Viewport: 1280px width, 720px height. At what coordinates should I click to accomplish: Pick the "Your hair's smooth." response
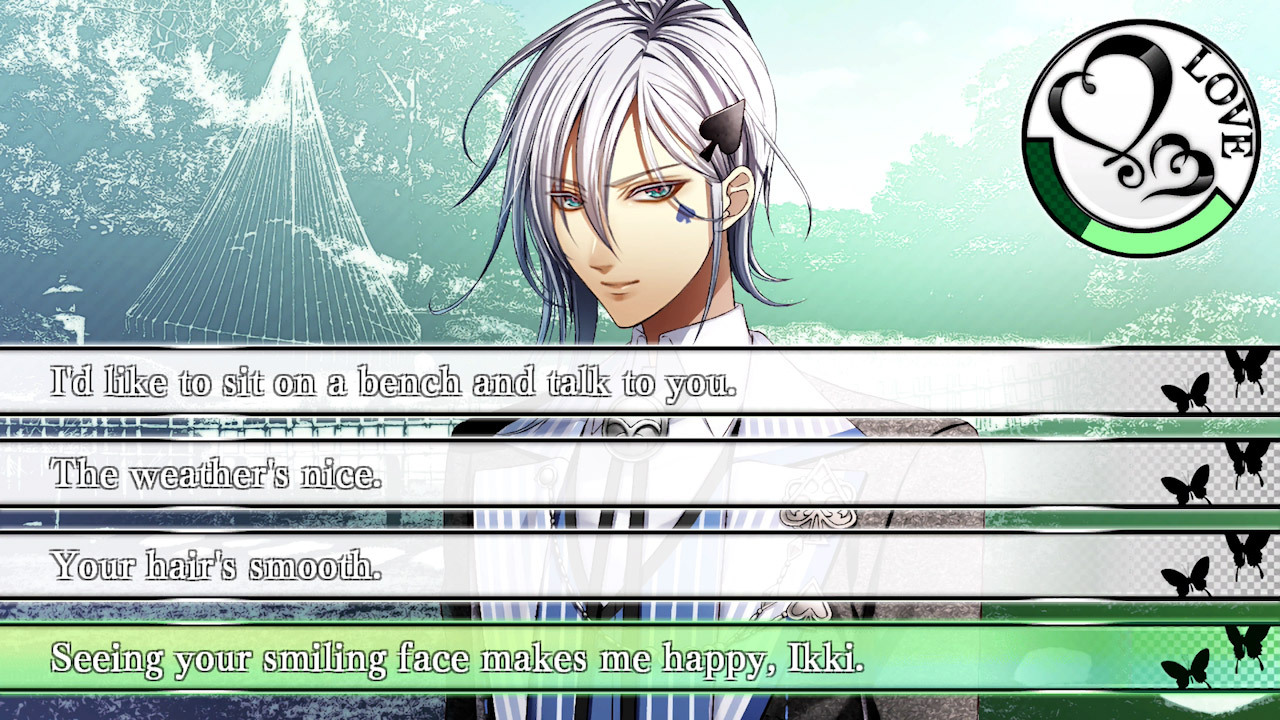pyautogui.click(x=217, y=566)
